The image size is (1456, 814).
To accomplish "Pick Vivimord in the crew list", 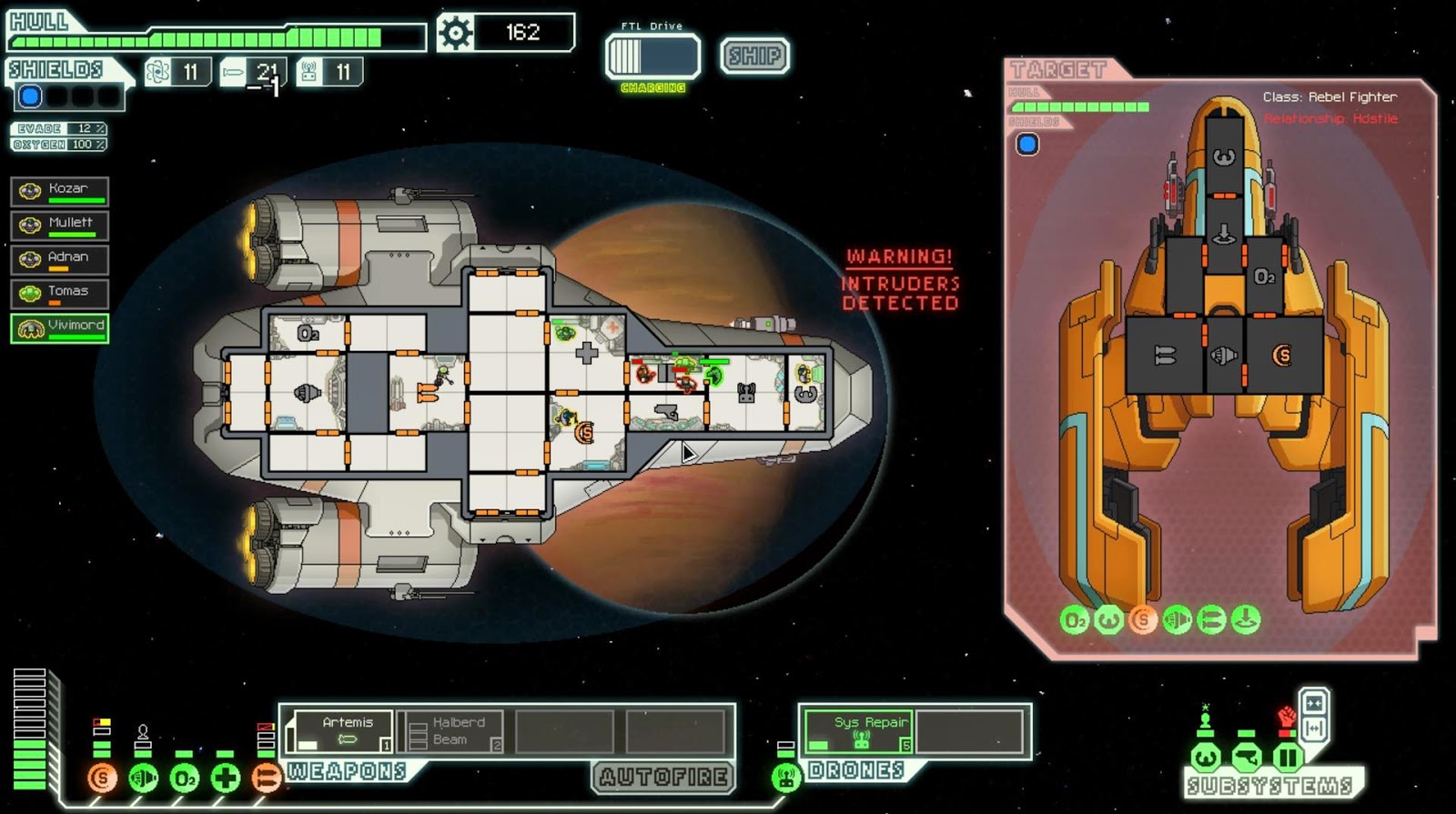I will click(60, 327).
